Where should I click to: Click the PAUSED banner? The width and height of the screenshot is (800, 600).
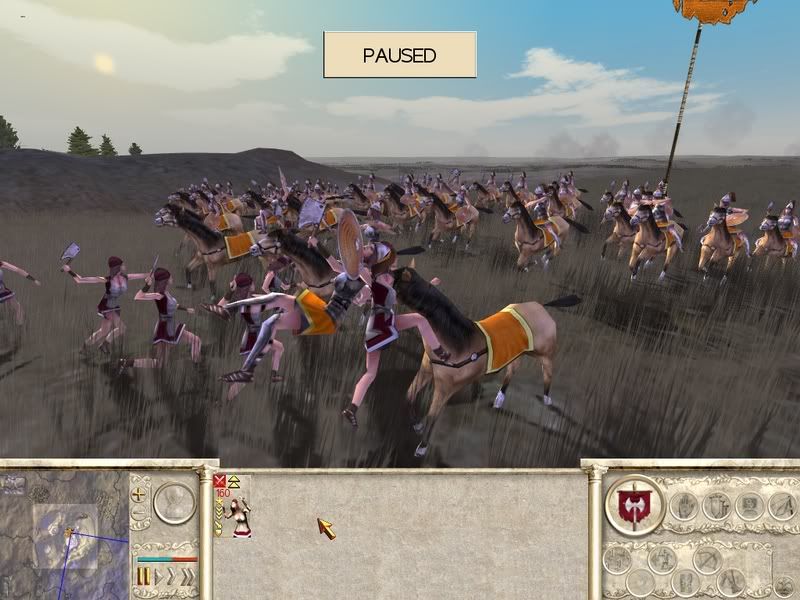coord(399,55)
